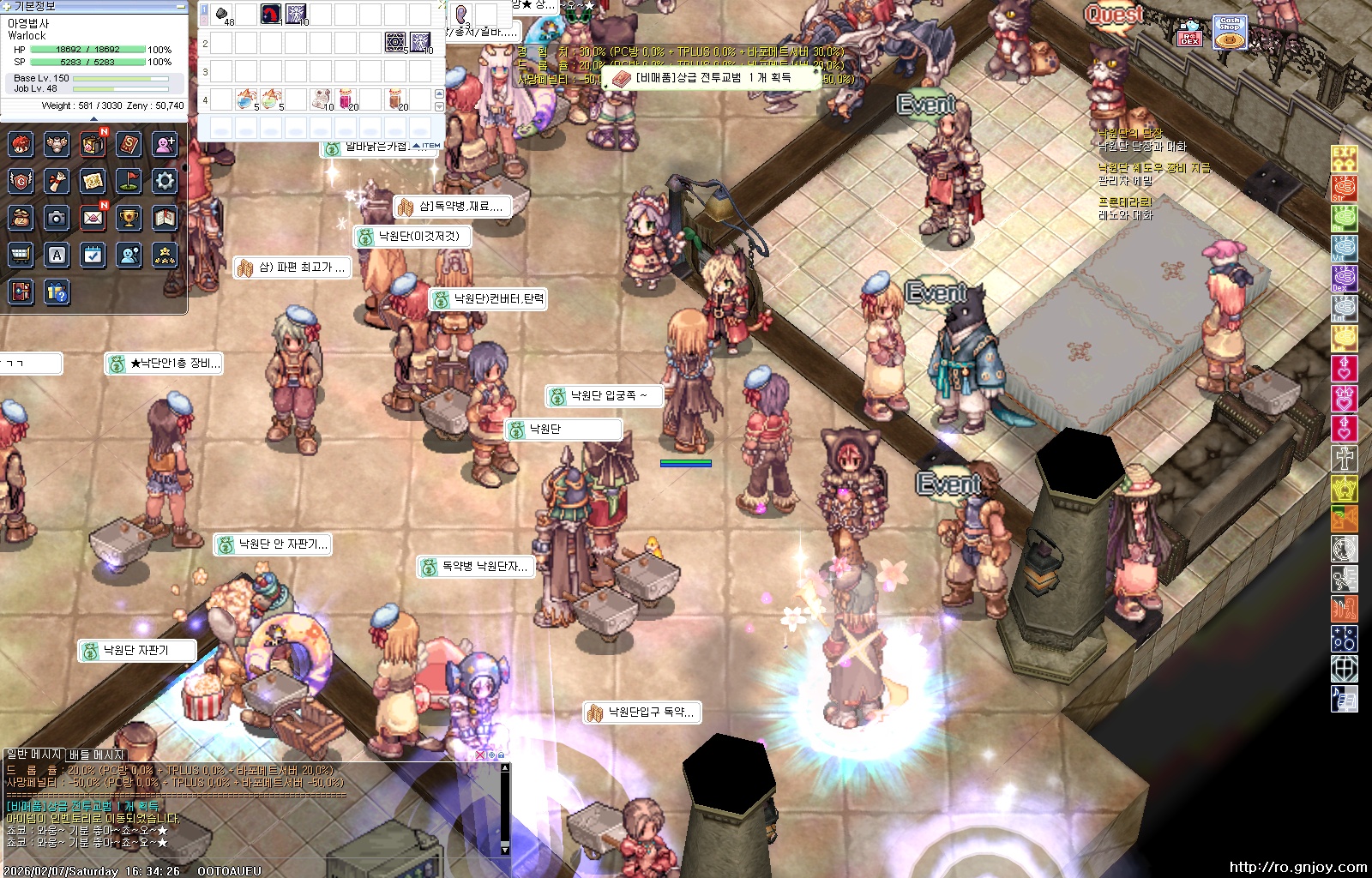Minimize the 기본정보 basic info window
This screenshot has width=1372, height=878.
pos(180,6)
